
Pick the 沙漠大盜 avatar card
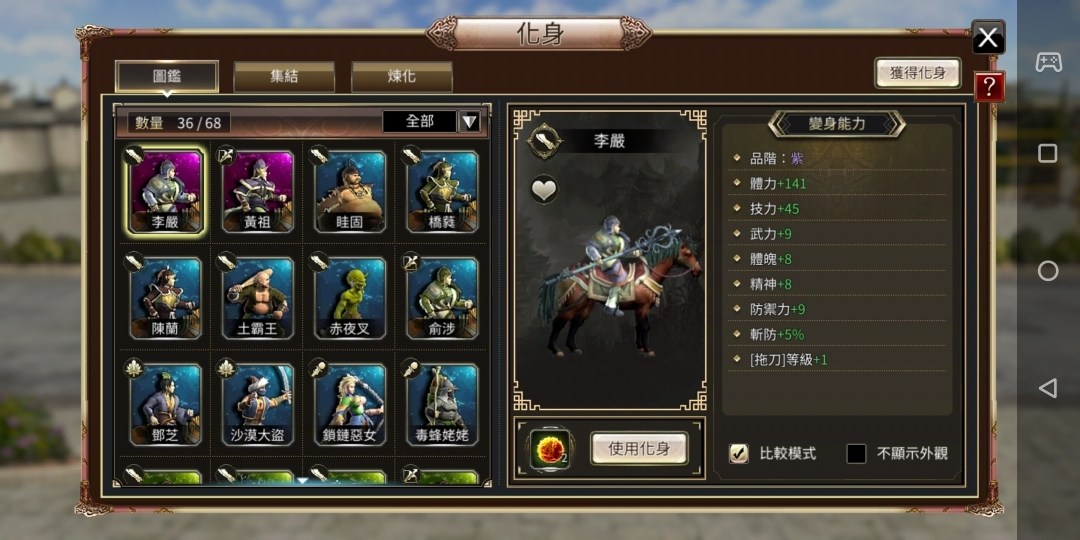click(x=258, y=403)
